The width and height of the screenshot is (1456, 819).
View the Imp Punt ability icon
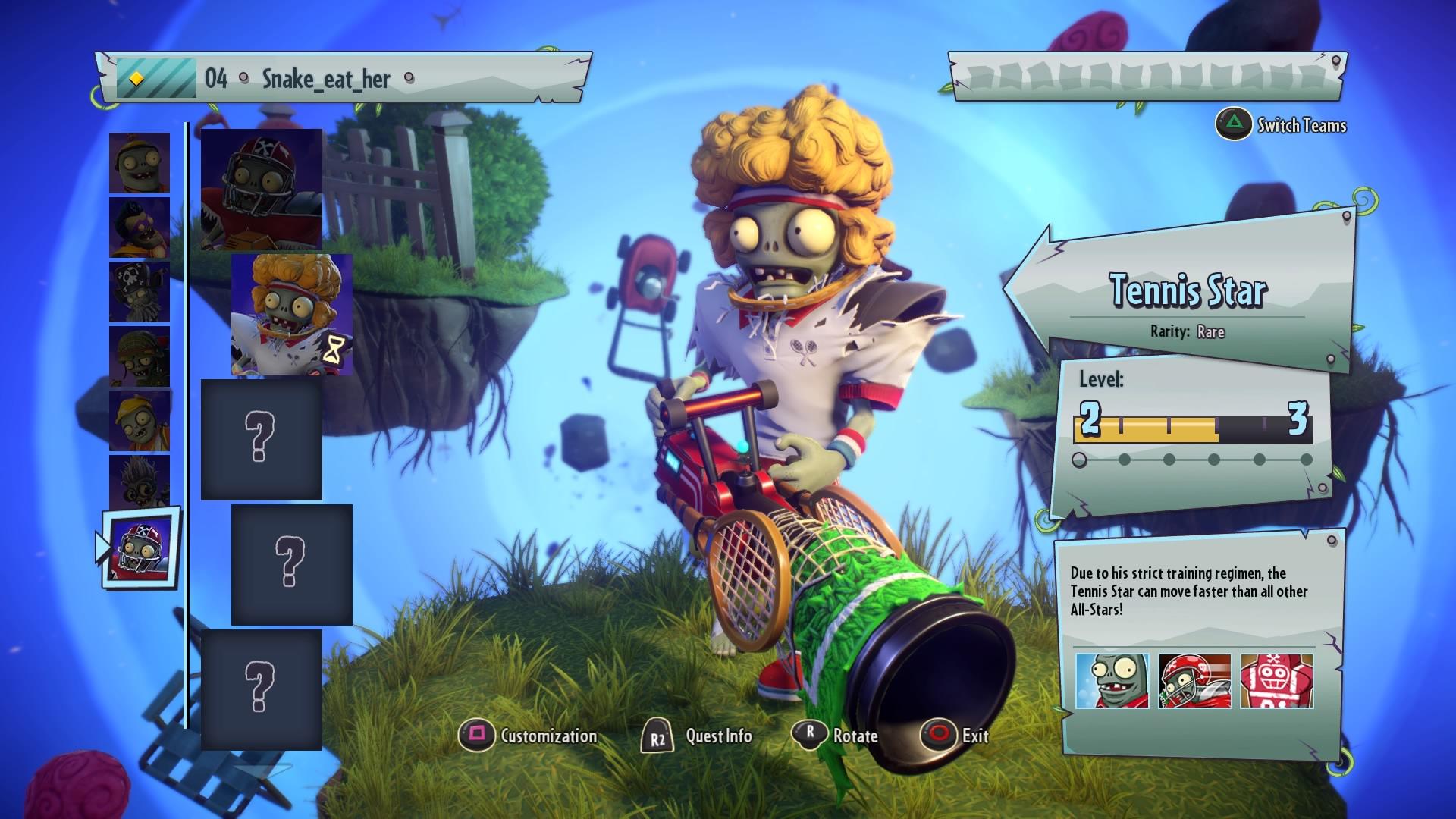pyautogui.click(x=1112, y=681)
